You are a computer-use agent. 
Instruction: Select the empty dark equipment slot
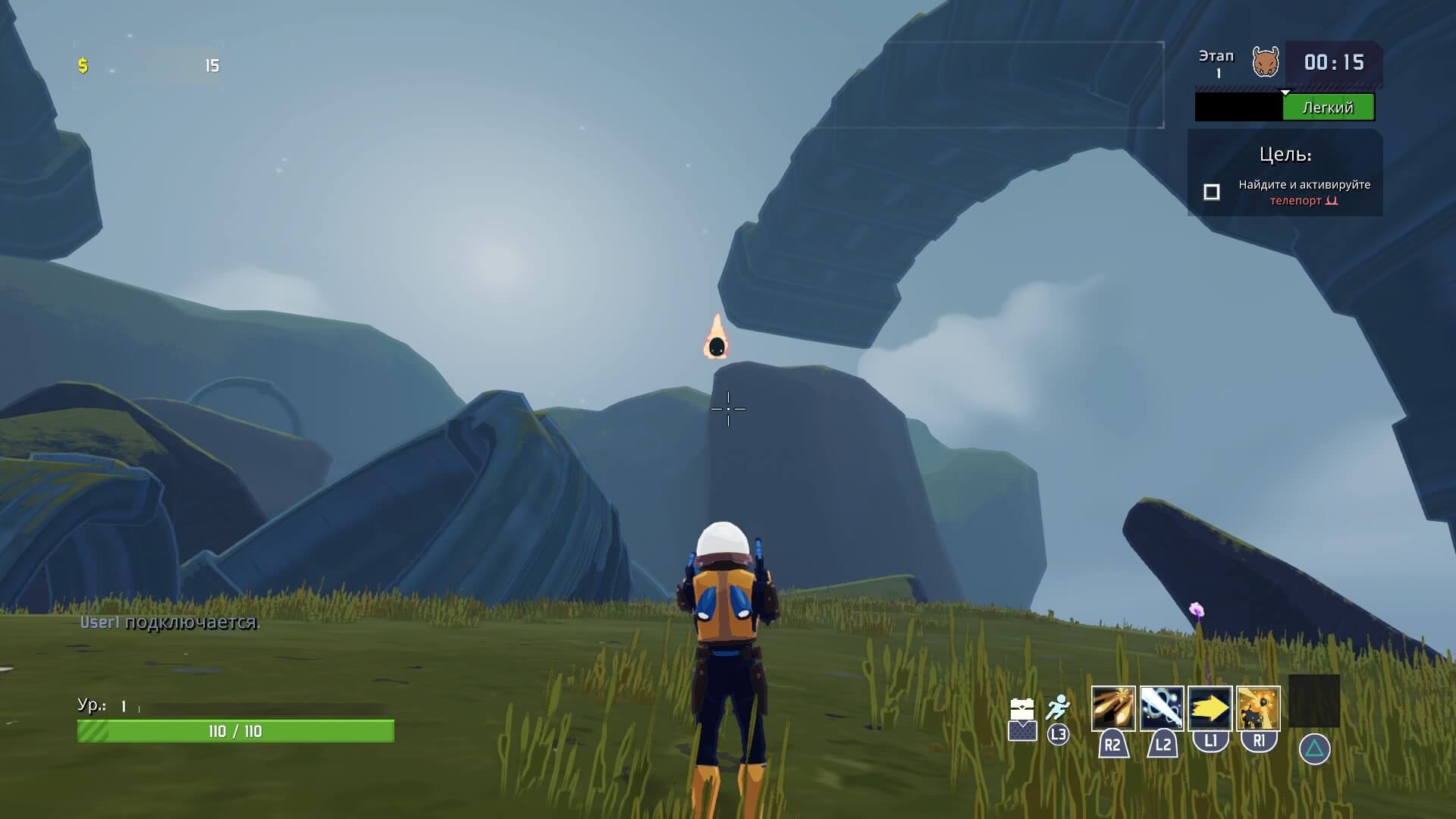tap(1313, 701)
